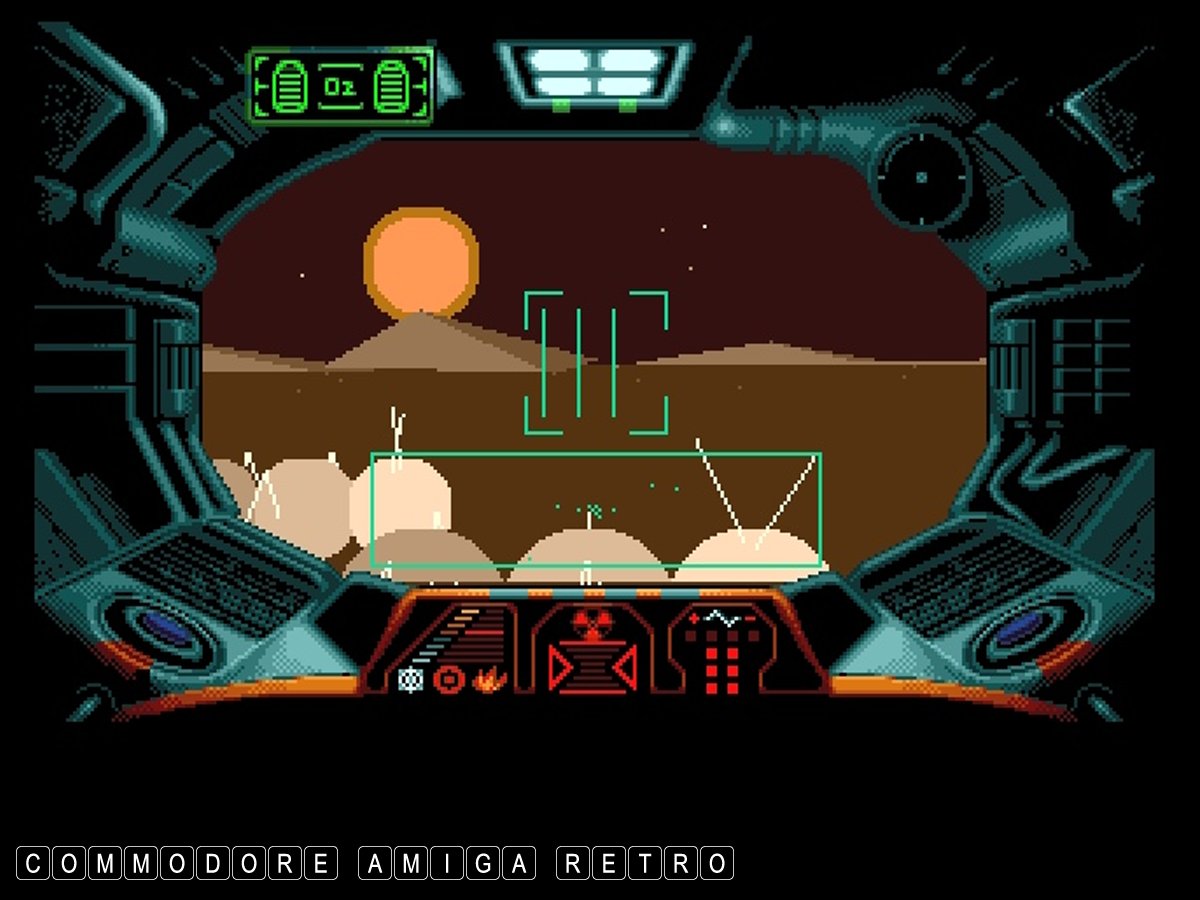This screenshot has width=1200, height=900.
Task: Click the red plus symbol on the console
Action: [694, 620]
